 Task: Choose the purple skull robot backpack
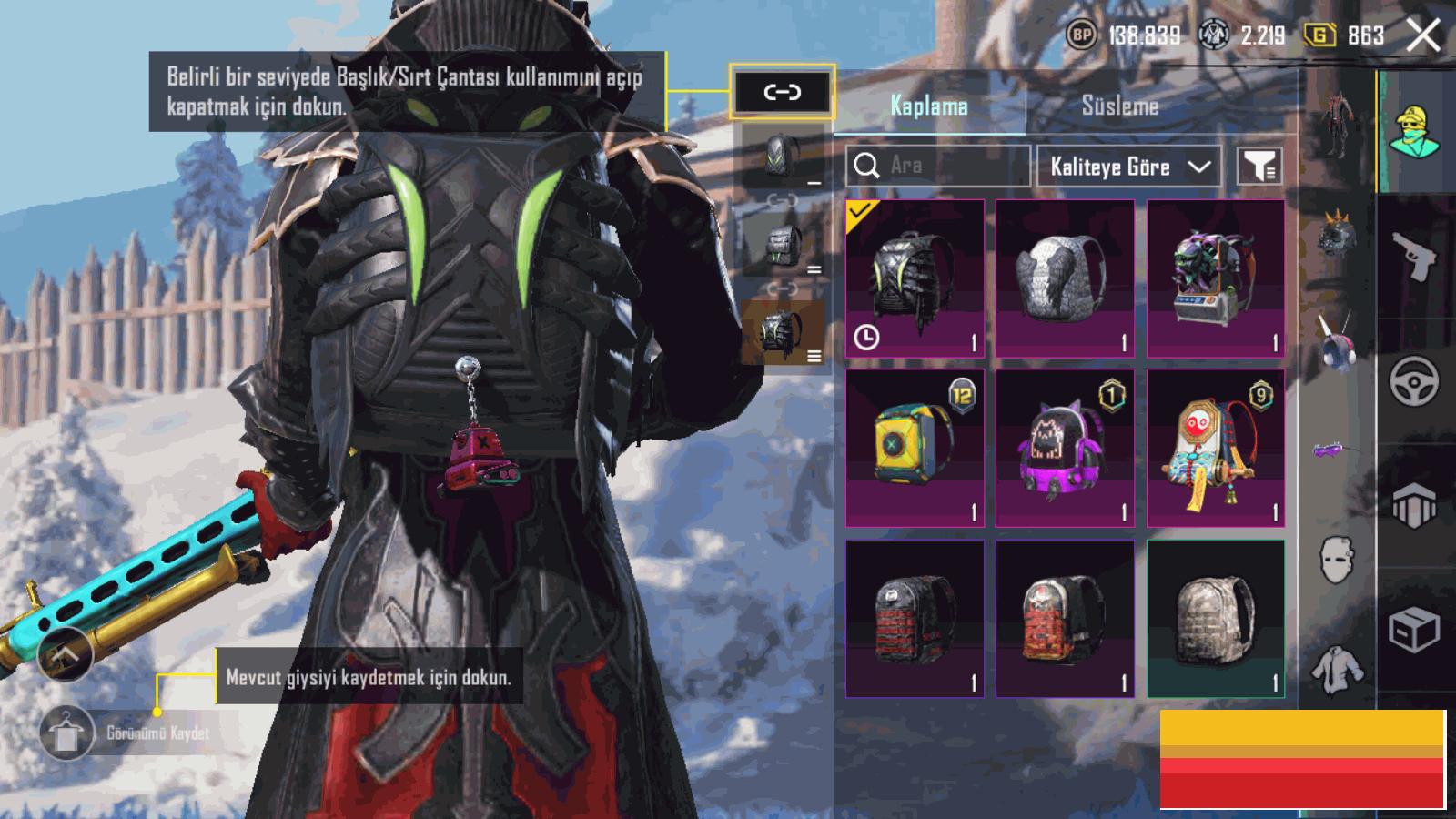pos(1216,278)
